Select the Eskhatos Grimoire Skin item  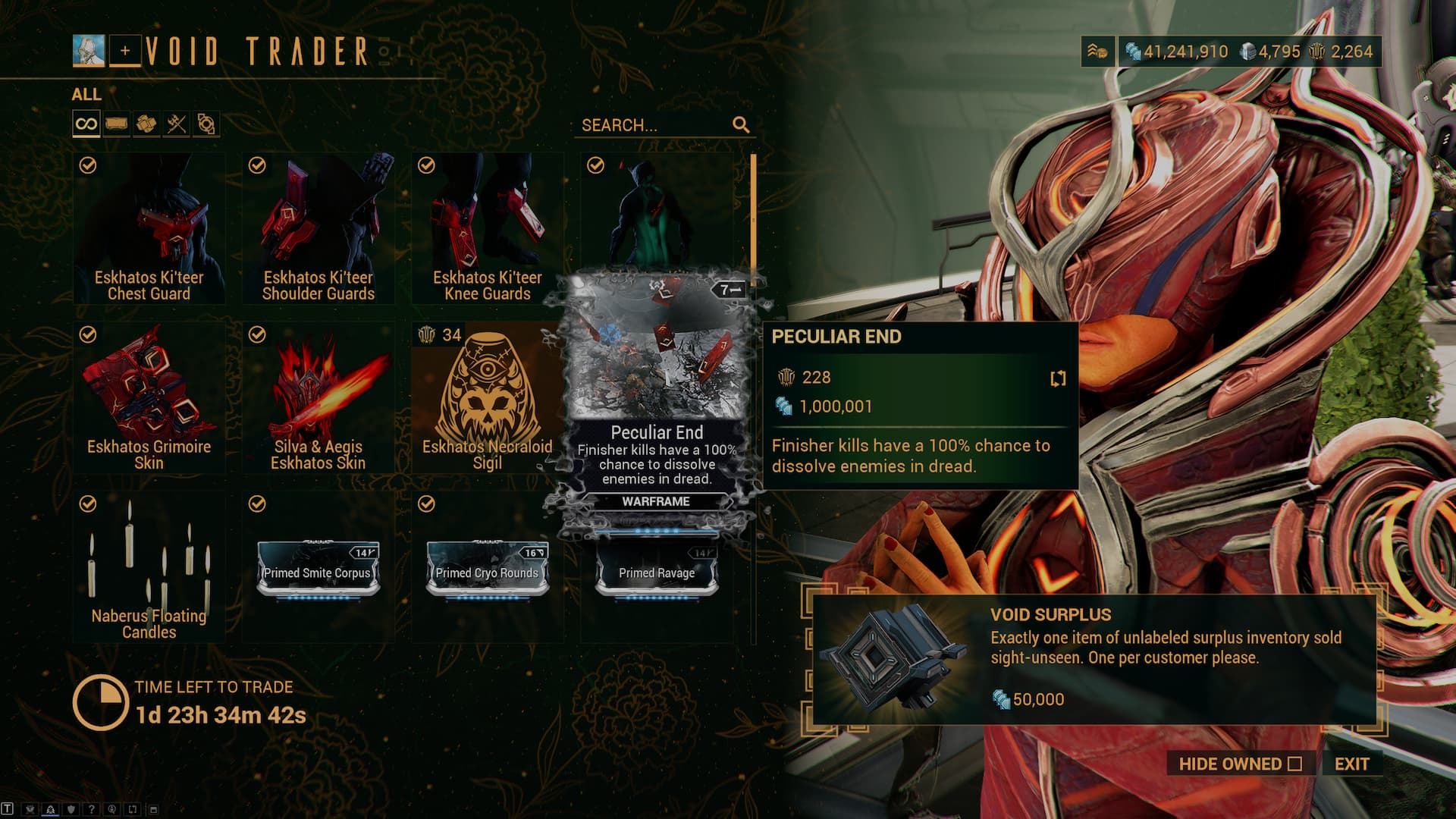tap(149, 397)
